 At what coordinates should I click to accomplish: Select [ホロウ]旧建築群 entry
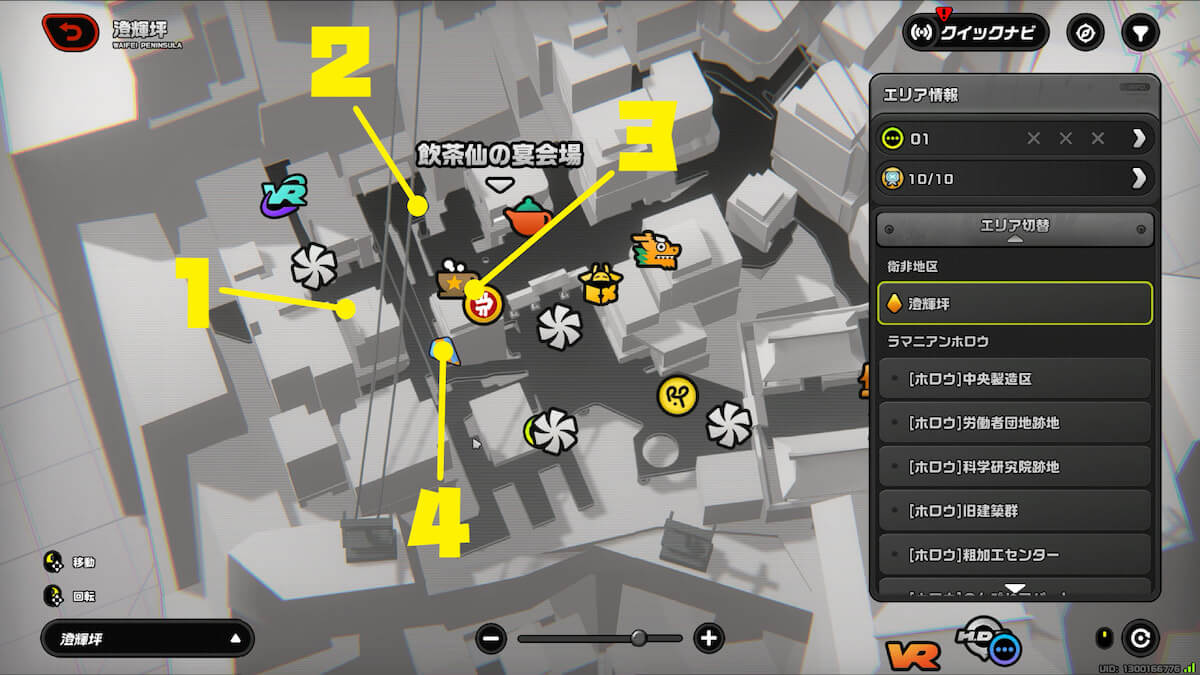tap(1014, 511)
